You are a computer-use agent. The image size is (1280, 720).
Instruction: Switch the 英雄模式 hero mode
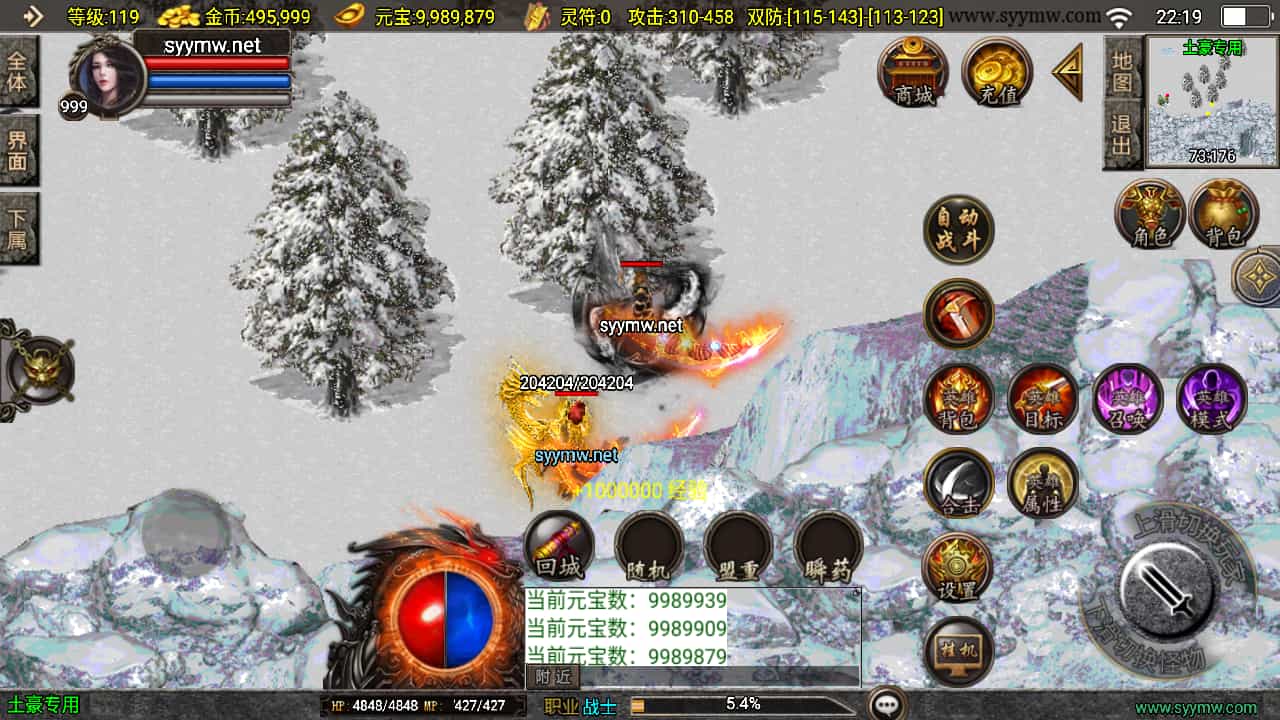(x=1211, y=398)
